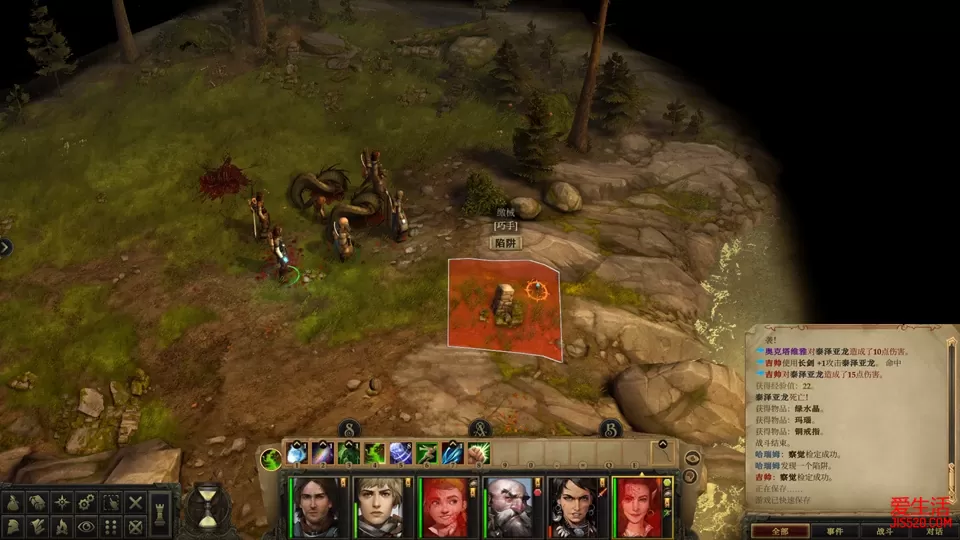The image size is (960, 540).
Task: Click the 陷阱 trap label
Action: click(x=505, y=243)
